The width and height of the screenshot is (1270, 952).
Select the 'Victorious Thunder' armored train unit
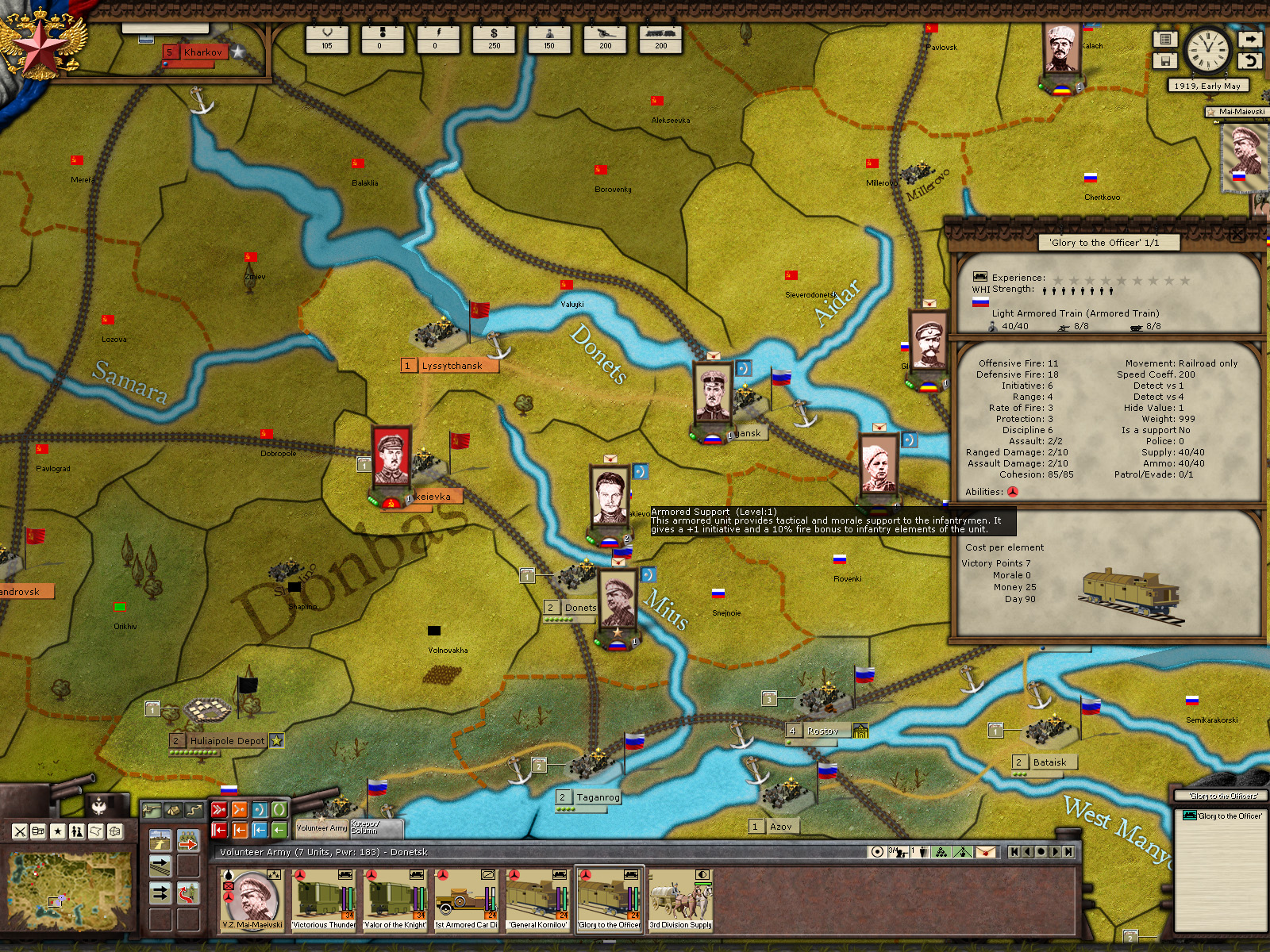tap(323, 900)
